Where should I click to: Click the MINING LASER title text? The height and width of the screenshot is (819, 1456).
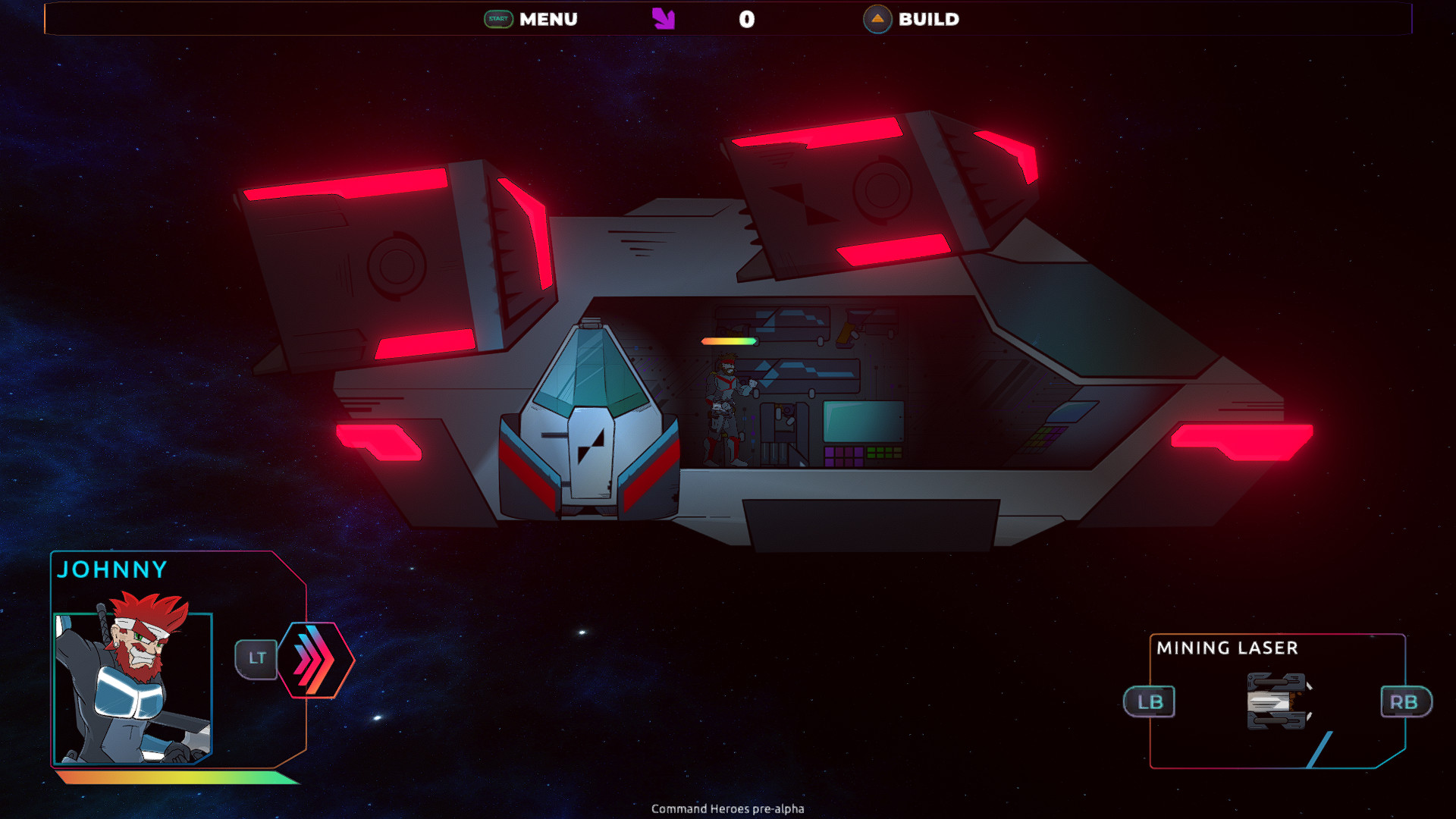1226,648
